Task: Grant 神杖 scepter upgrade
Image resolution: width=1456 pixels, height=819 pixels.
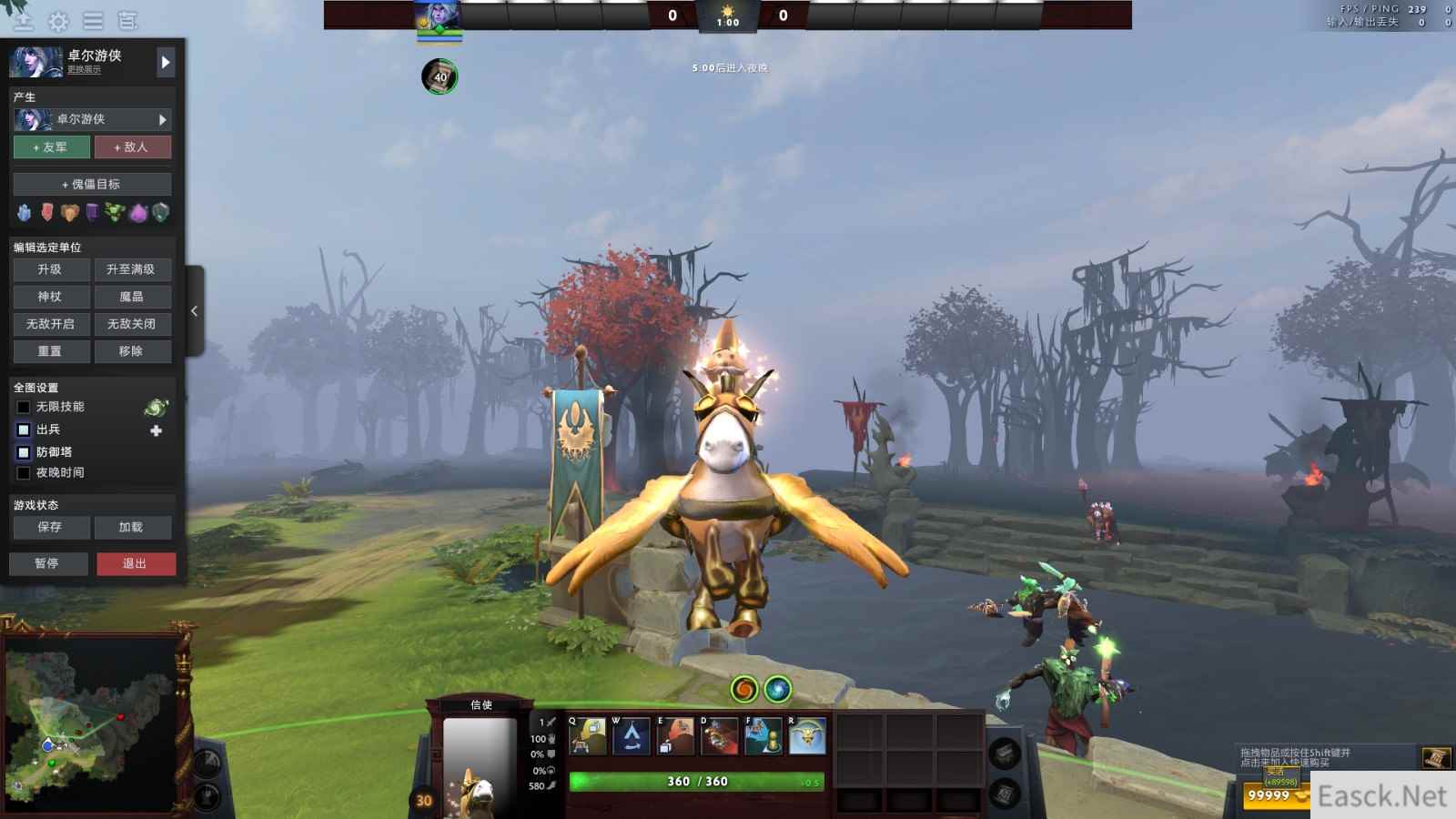Action: point(51,297)
